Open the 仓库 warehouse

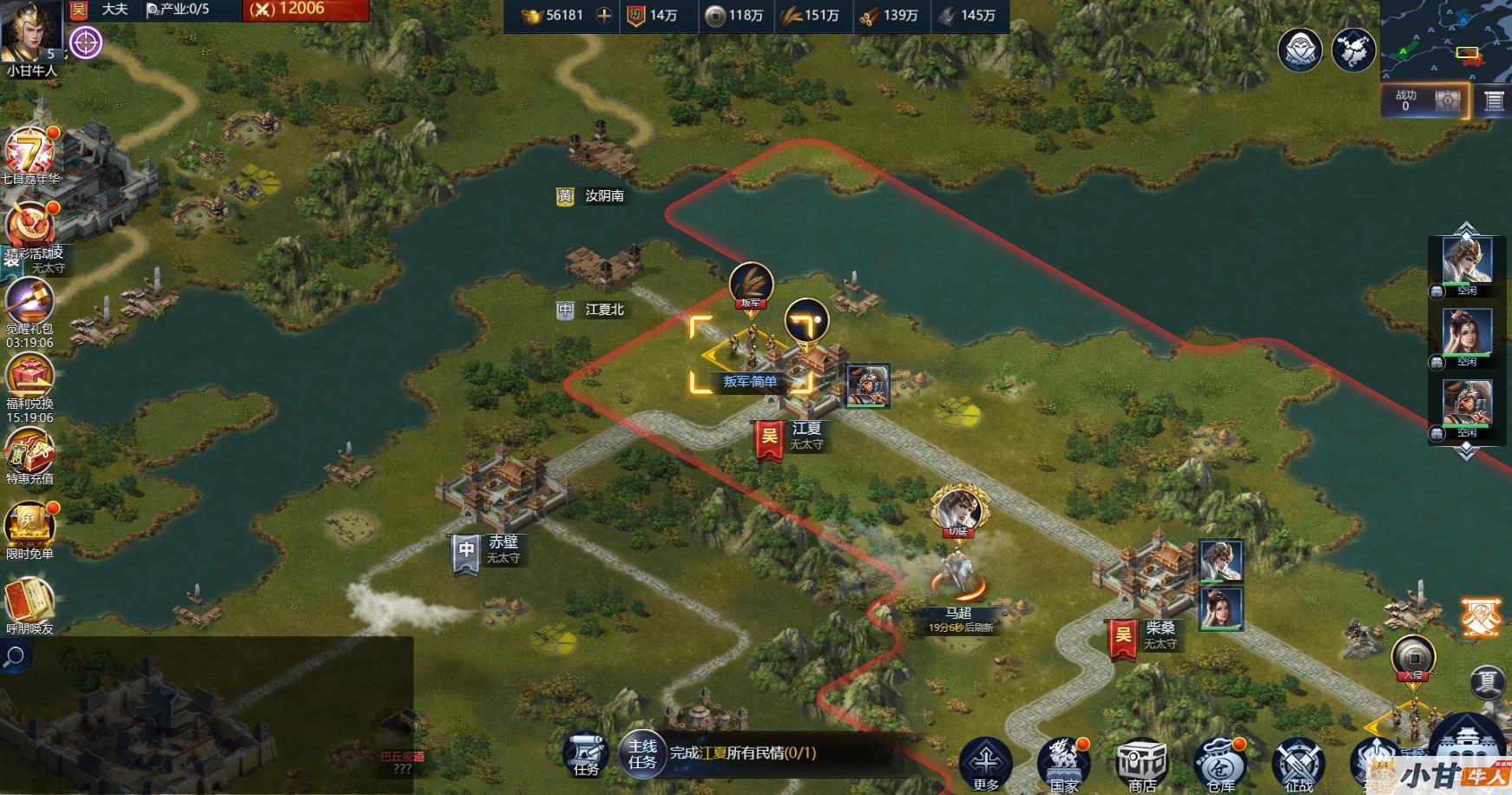(x=1219, y=762)
